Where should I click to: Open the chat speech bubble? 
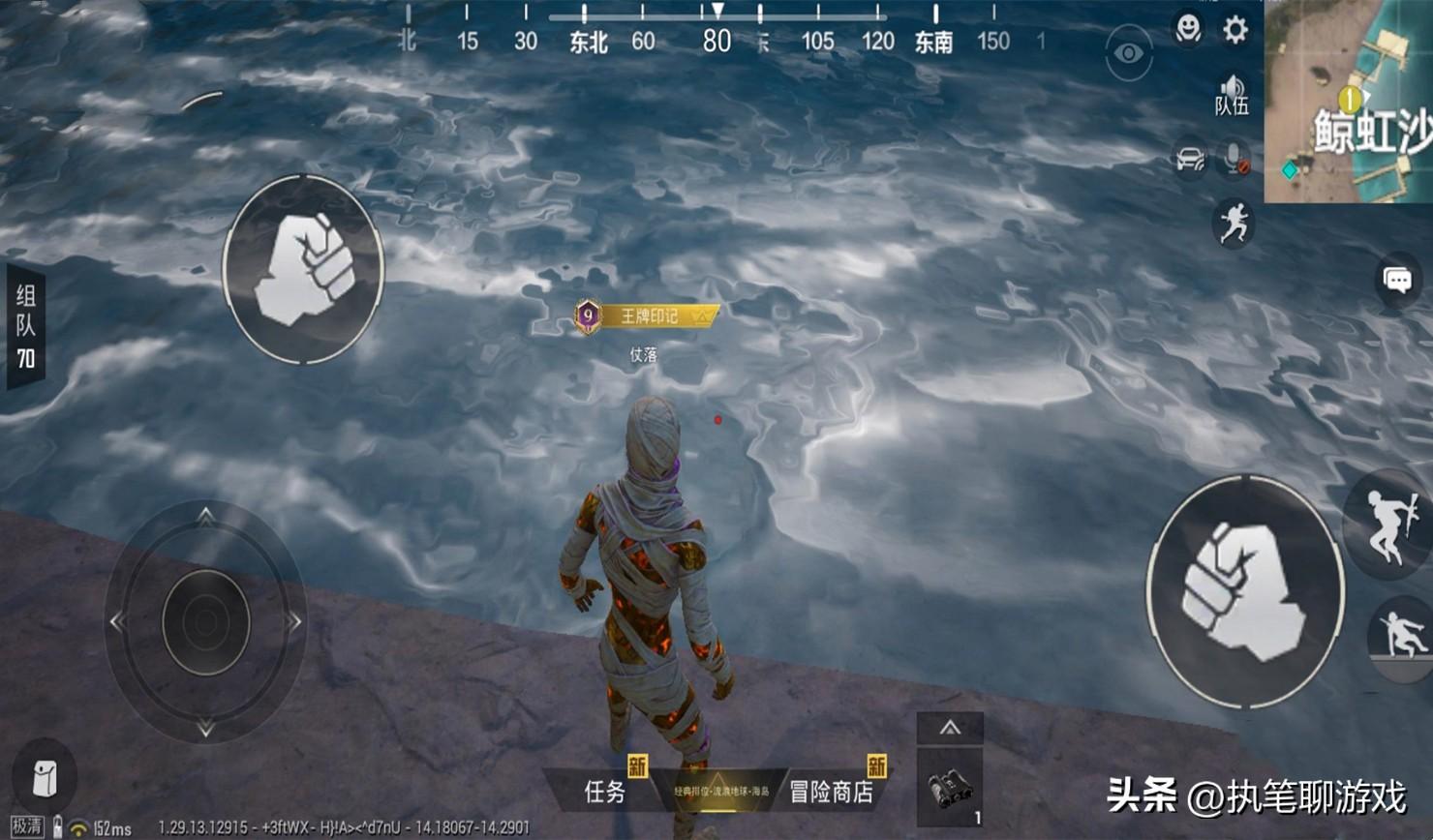[1397, 282]
